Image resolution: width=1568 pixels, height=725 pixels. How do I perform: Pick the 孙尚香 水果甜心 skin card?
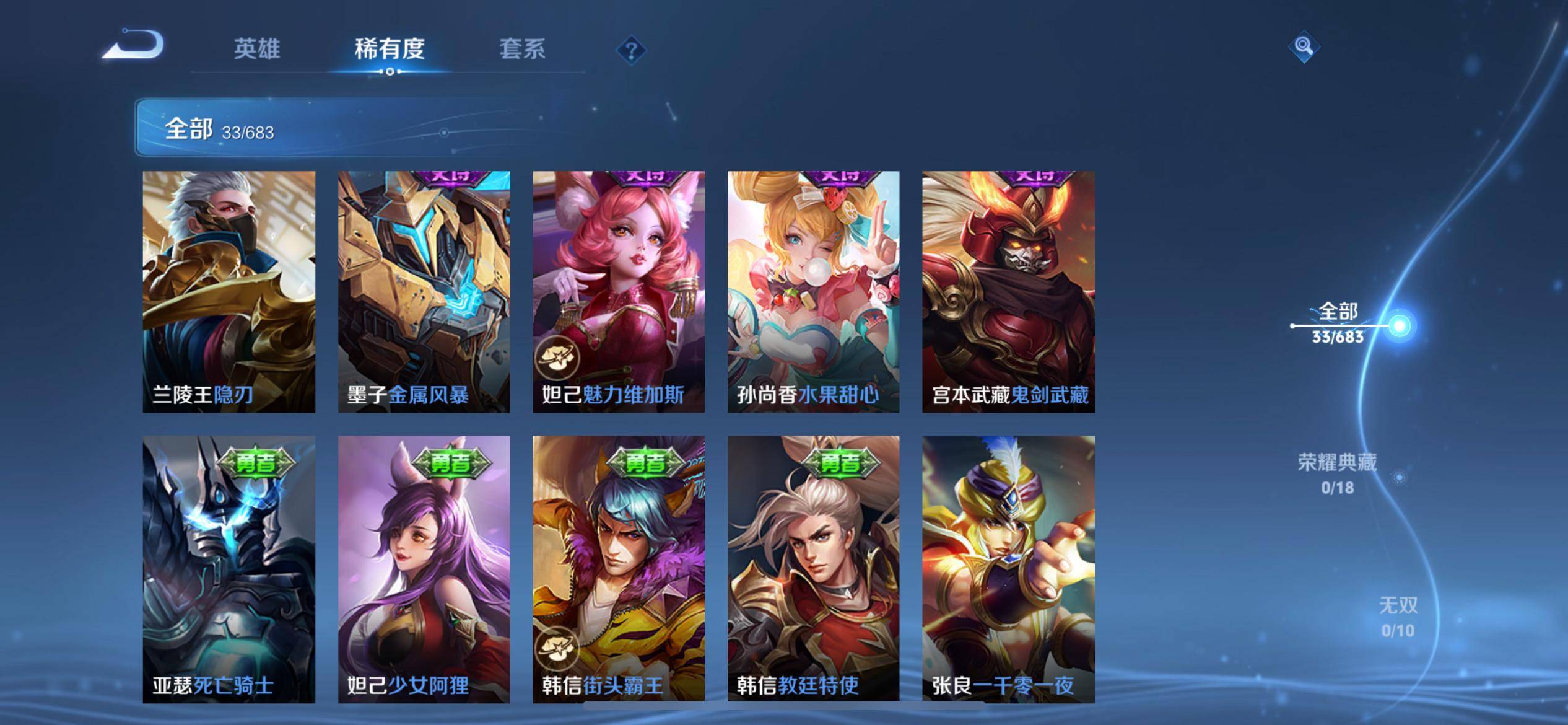(813, 291)
